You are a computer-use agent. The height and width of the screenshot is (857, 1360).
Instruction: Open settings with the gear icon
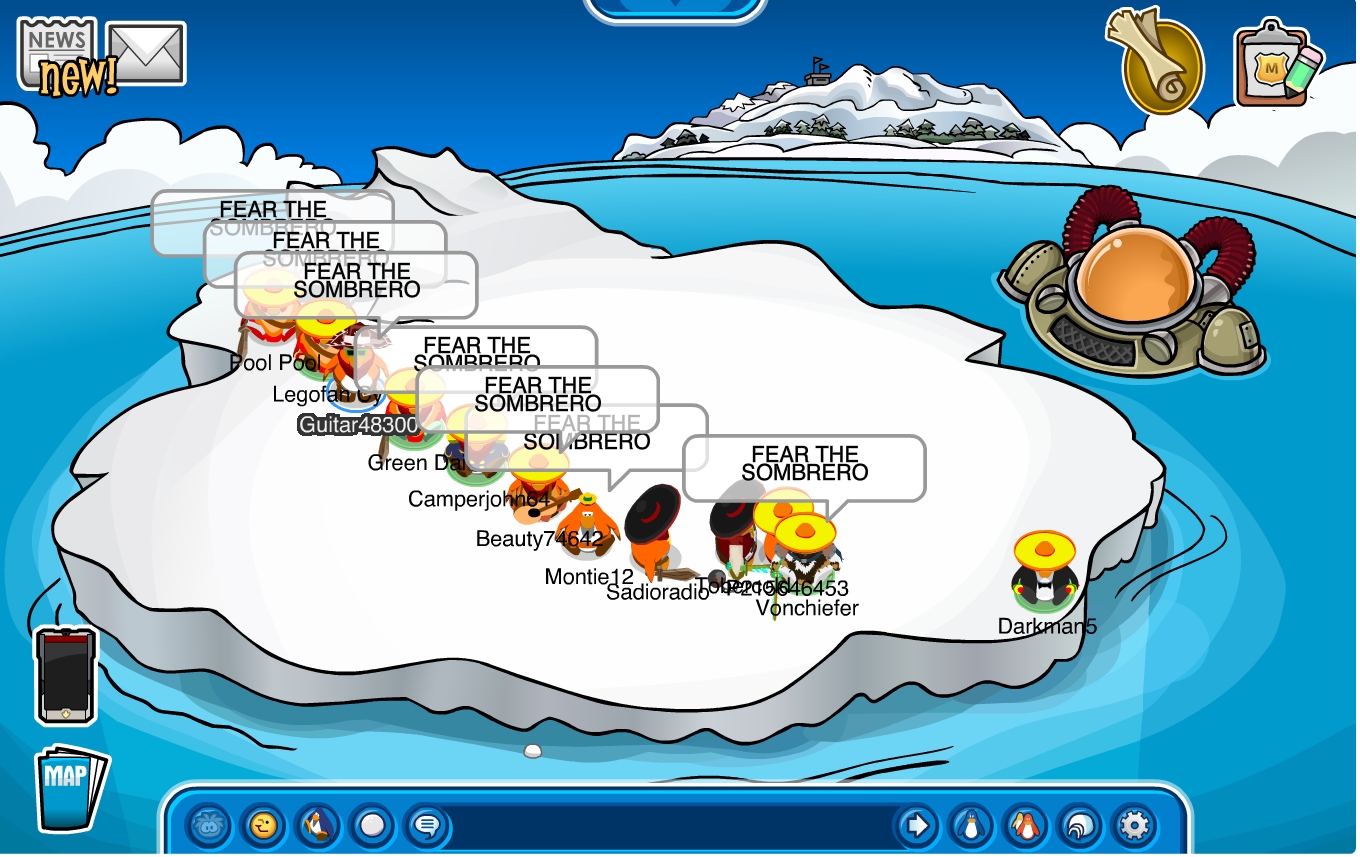coord(1134,826)
